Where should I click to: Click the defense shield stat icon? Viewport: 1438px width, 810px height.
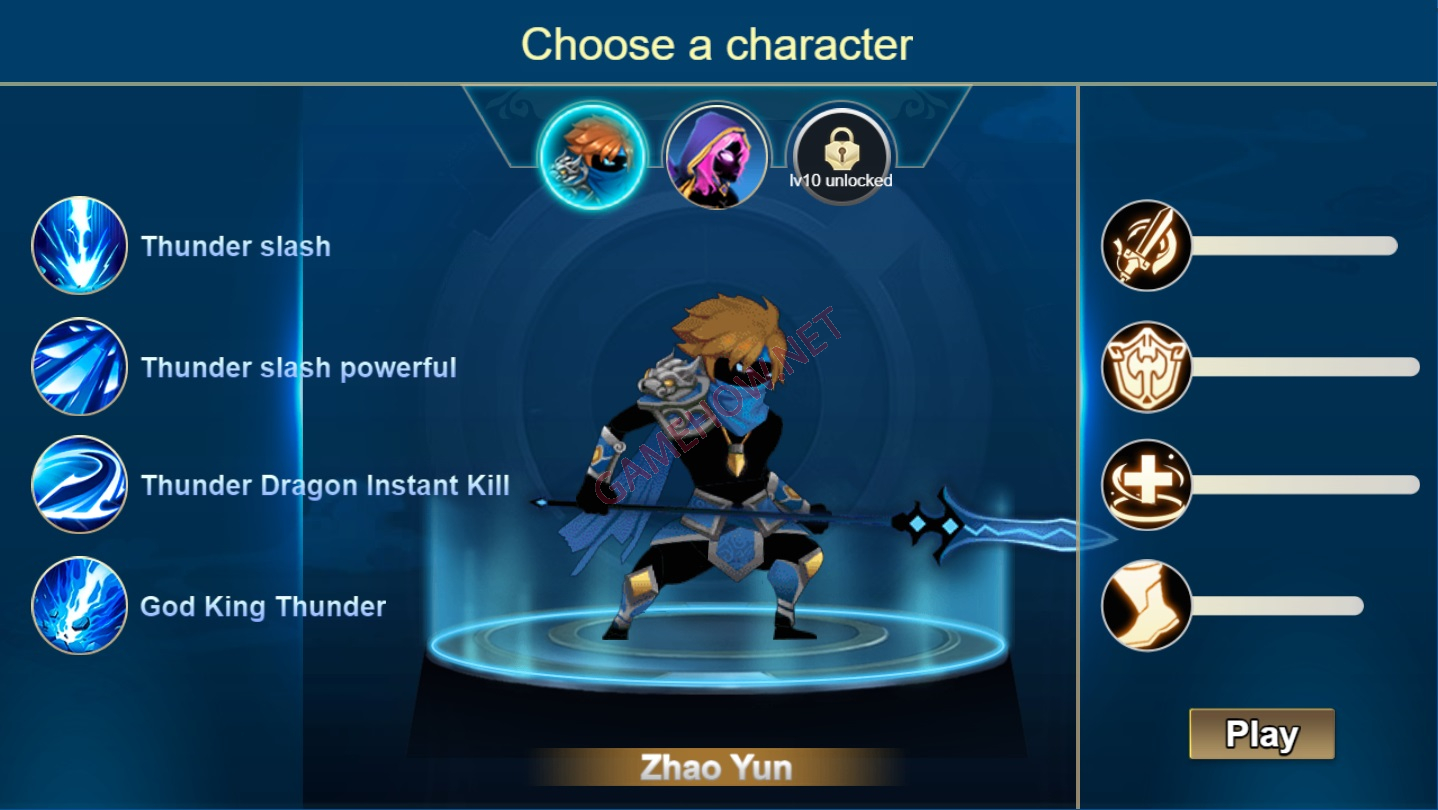click(x=1146, y=367)
